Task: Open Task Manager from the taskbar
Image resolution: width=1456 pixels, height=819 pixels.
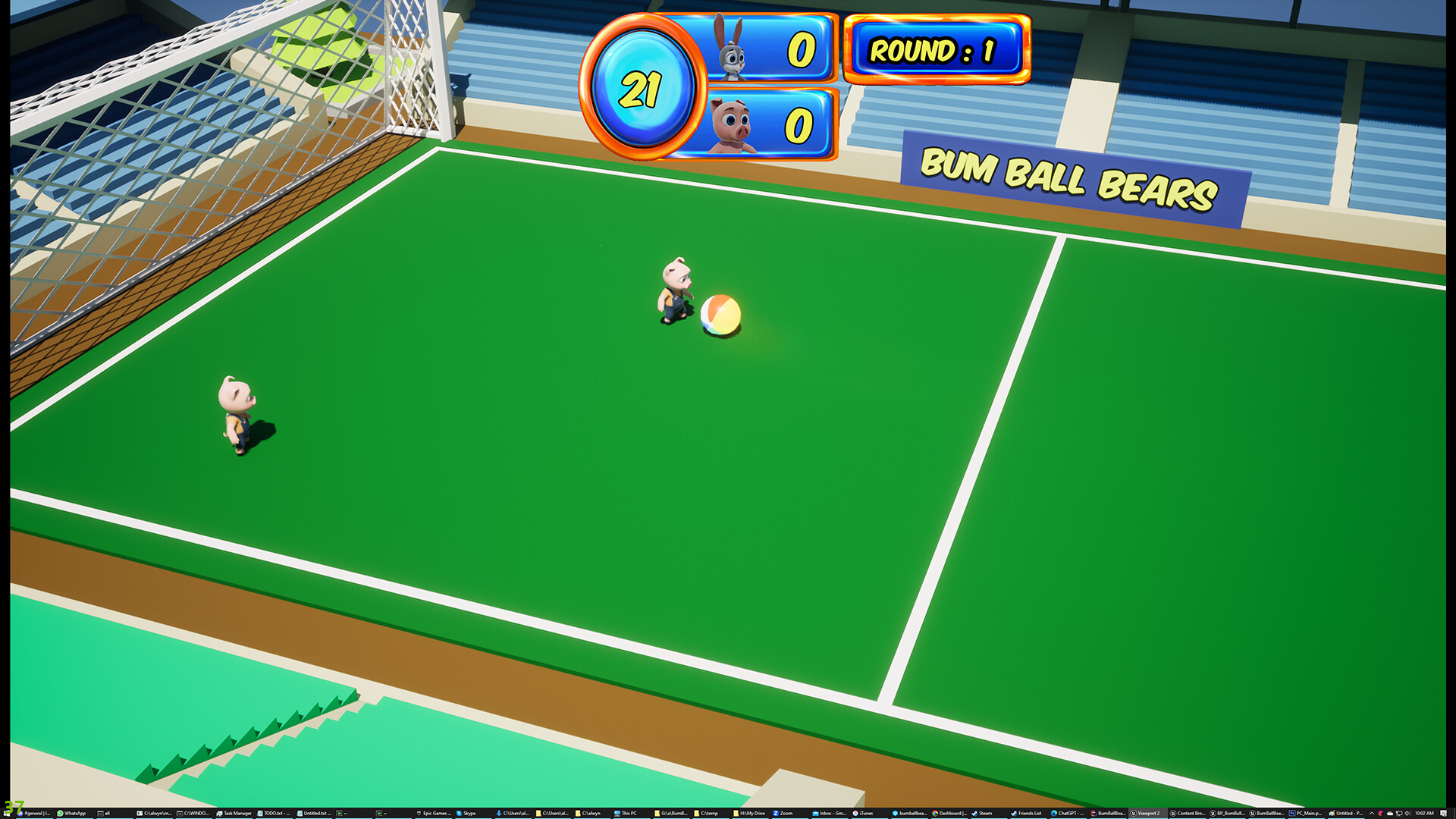Action: tap(237, 812)
